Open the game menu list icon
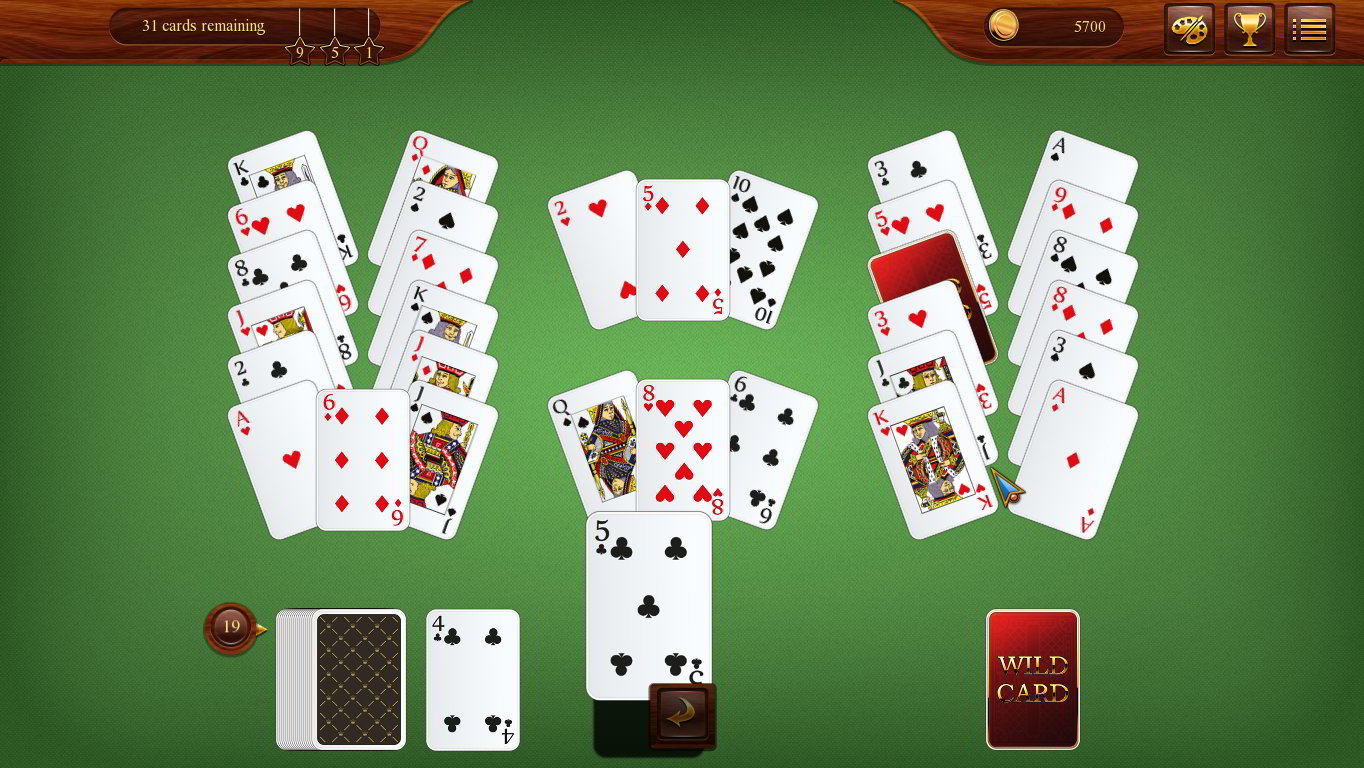Image resolution: width=1364 pixels, height=768 pixels. 1309,27
